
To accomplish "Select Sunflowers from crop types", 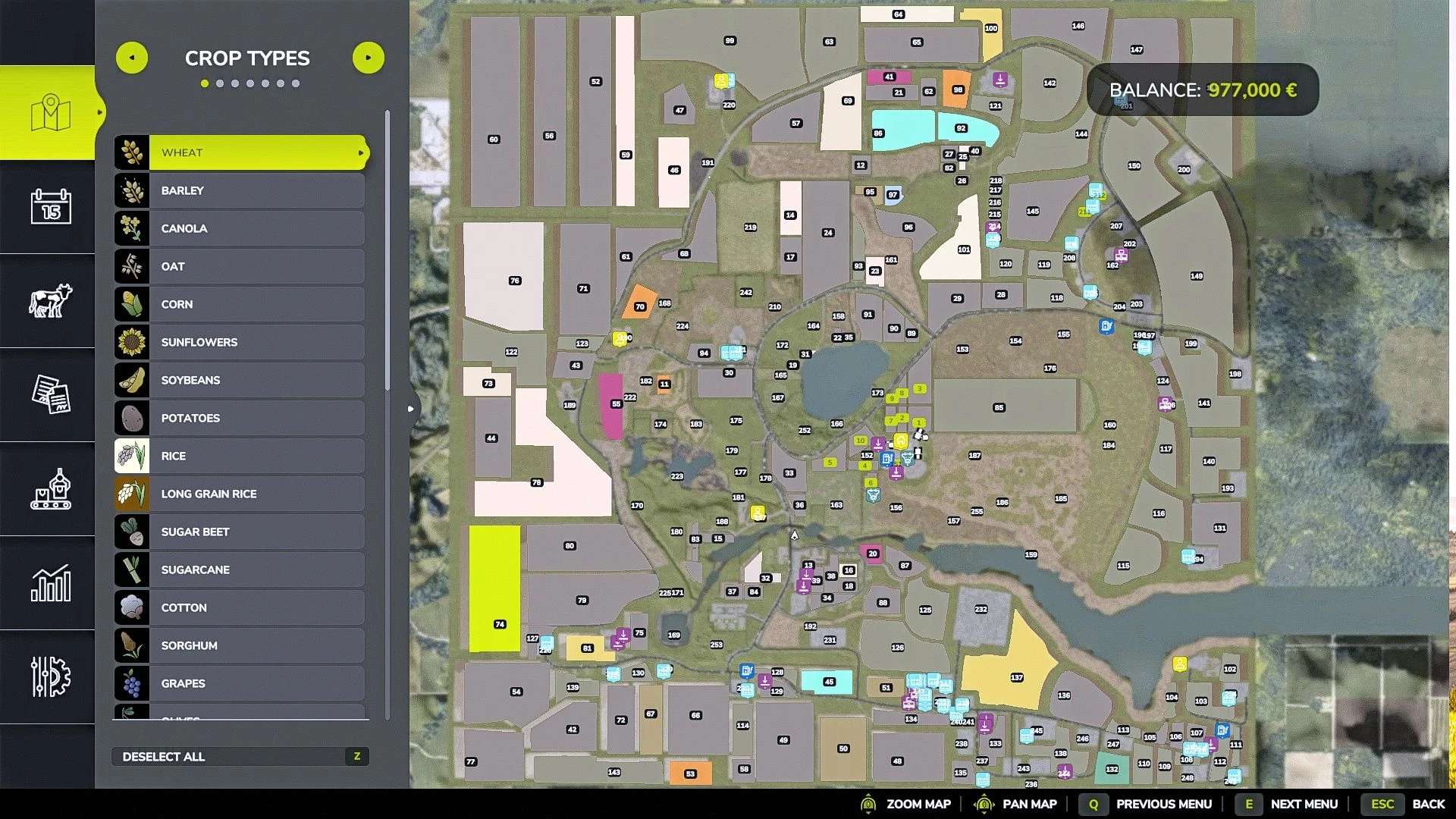I will (x=241, y=342).
